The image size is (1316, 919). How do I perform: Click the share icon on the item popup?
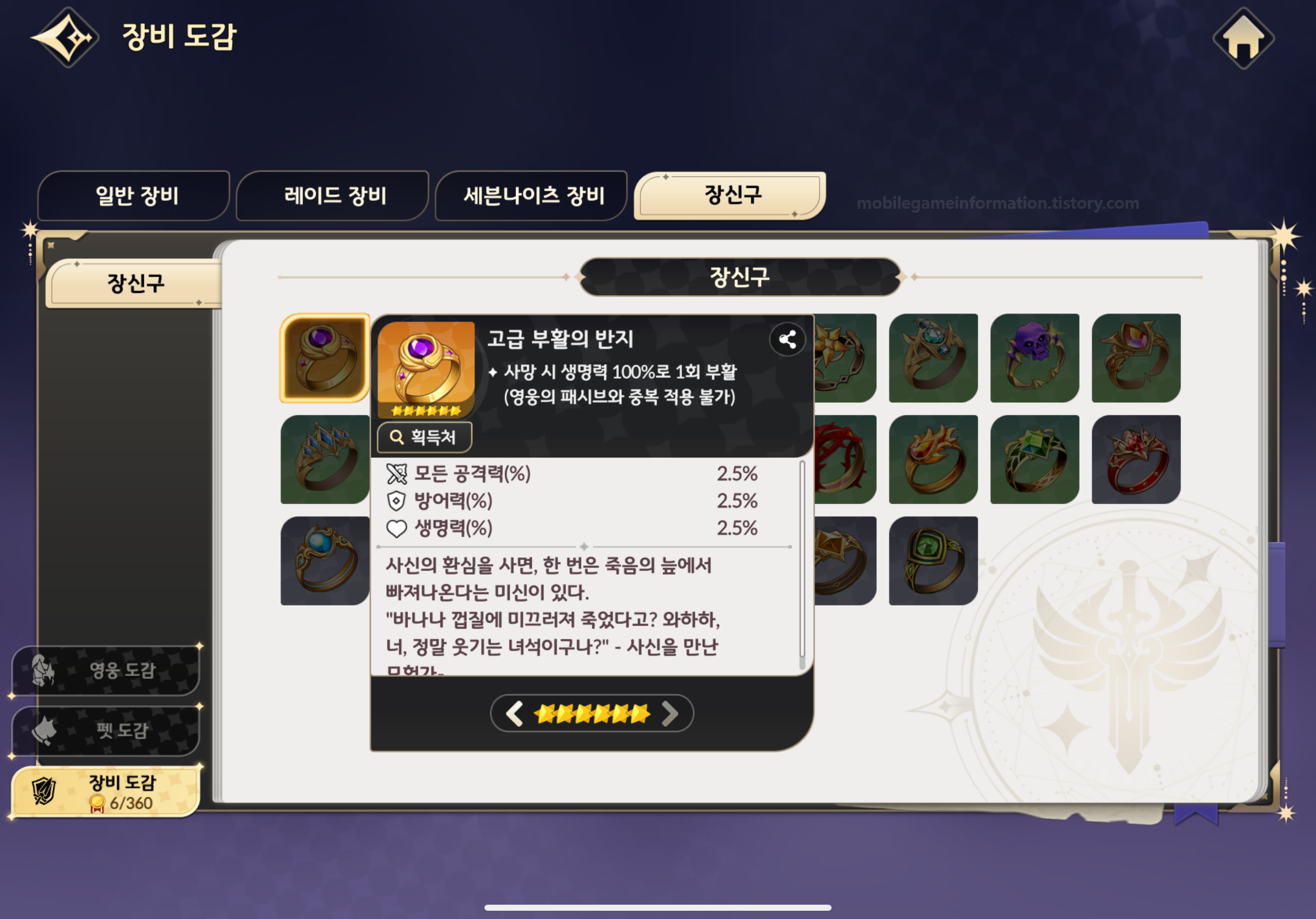click(788, 339)
